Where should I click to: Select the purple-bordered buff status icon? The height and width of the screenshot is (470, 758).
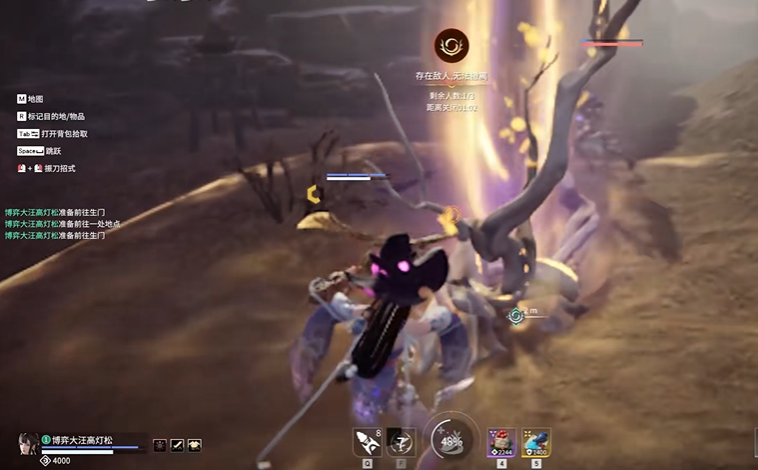(159, 444)
